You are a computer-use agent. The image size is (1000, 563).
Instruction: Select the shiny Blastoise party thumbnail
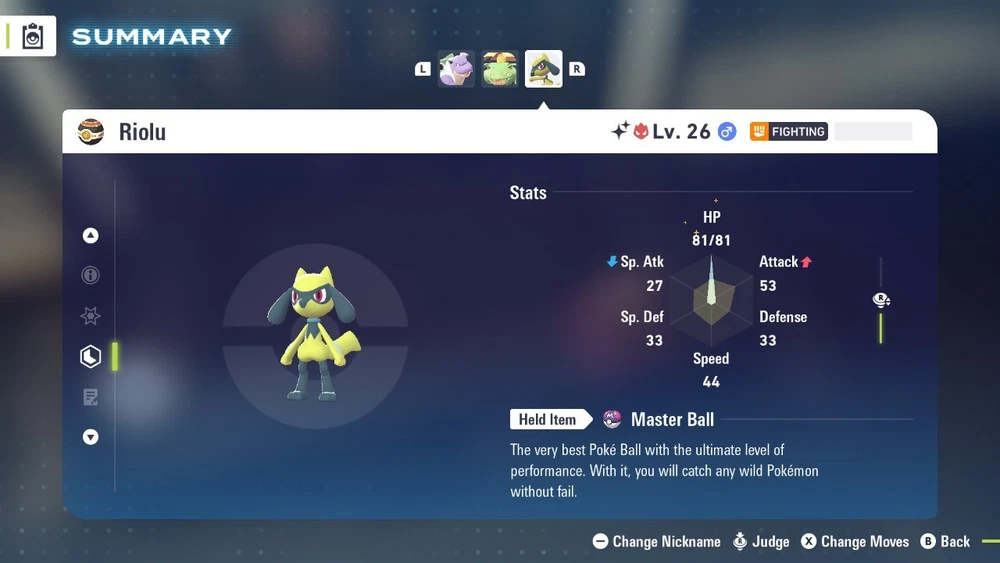pyautogui.click(x=457, y=69)
